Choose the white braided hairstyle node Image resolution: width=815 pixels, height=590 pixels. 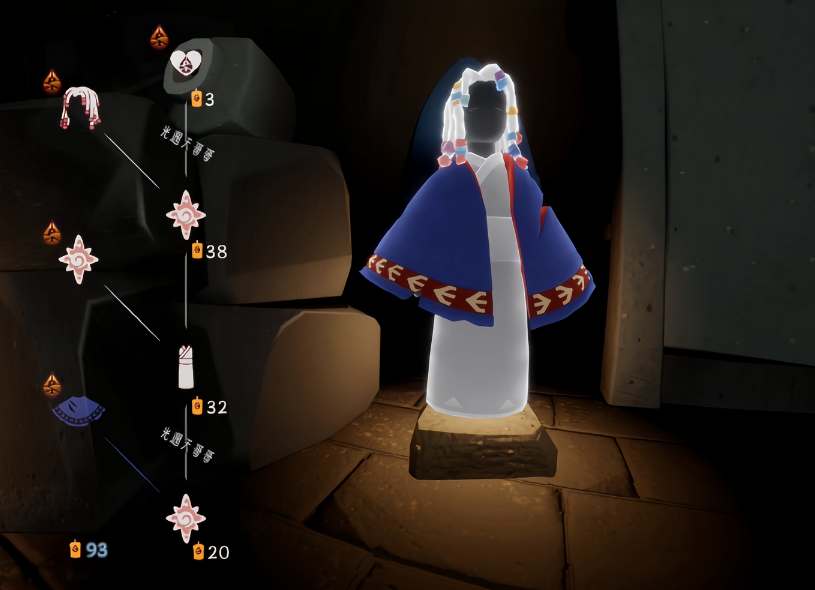click(x=81, y=107)
